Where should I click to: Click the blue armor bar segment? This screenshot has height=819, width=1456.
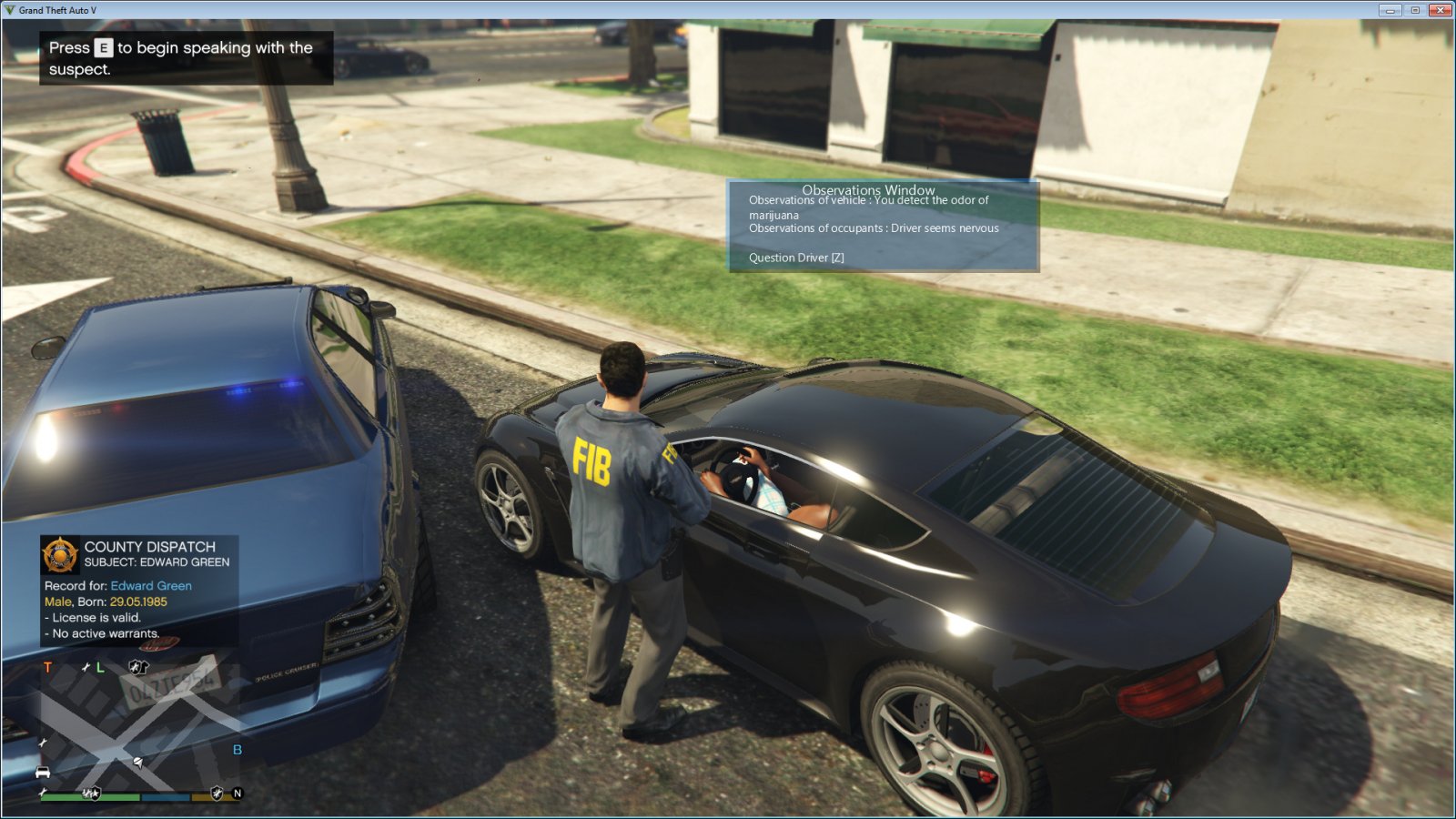click(x=165, y=797)
